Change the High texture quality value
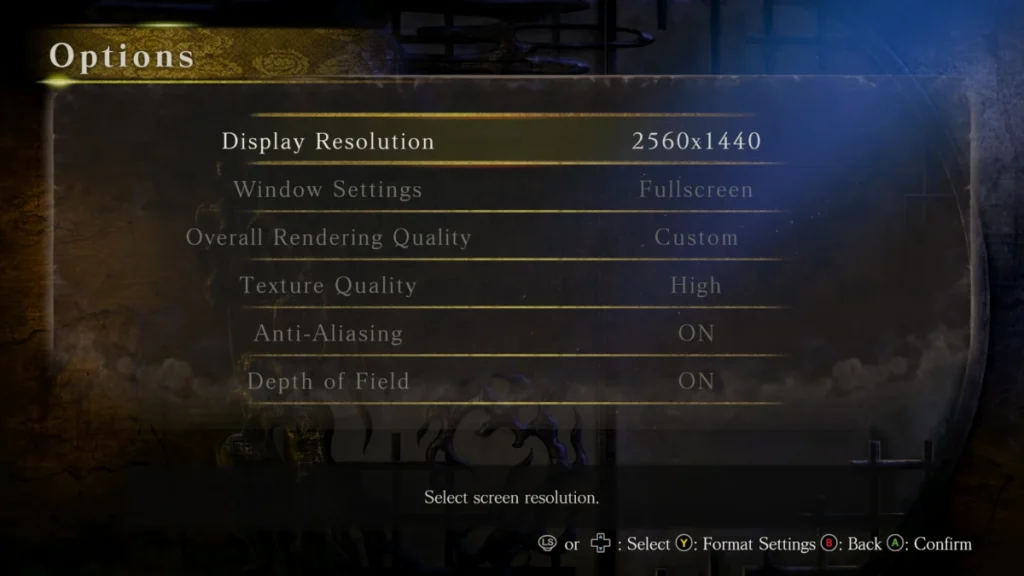 click(696, 286)
